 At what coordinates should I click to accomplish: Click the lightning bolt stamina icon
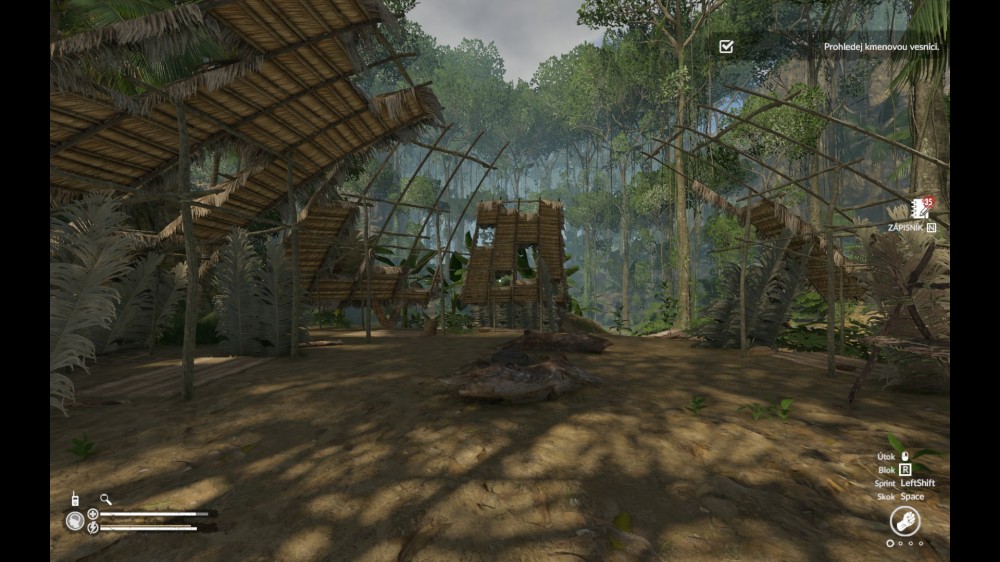pos(93,527)
